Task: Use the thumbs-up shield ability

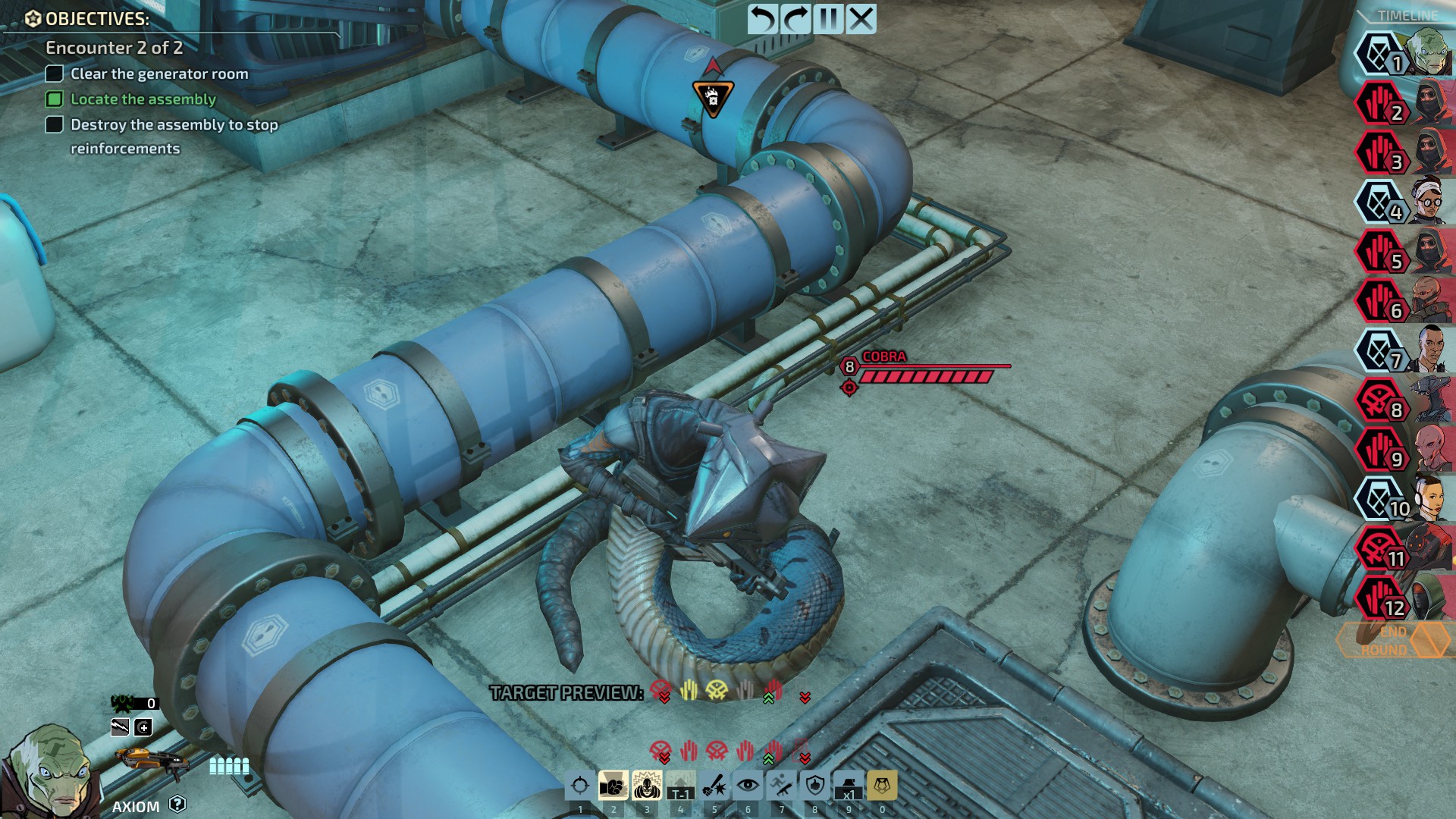Action: pos(815,786)
